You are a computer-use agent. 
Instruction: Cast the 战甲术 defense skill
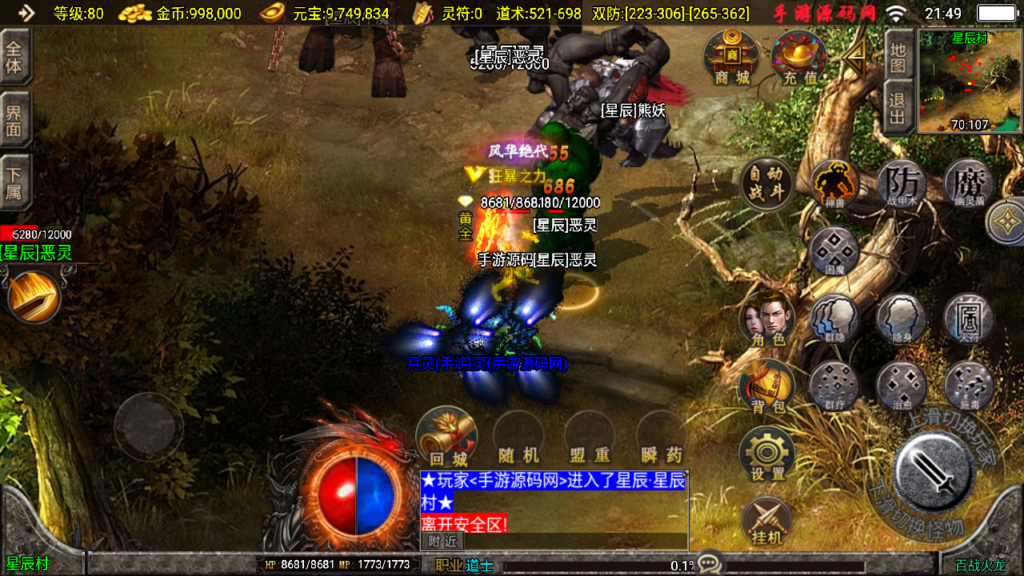coord(901,184)
